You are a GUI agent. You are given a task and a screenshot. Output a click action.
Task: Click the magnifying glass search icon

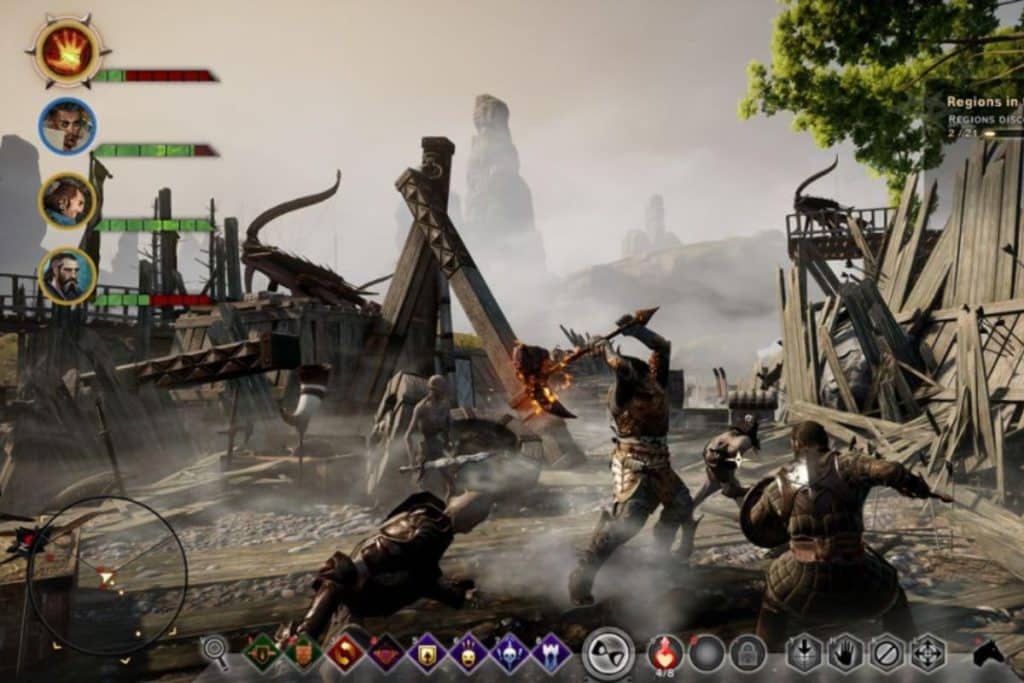[x=215, y=650]
